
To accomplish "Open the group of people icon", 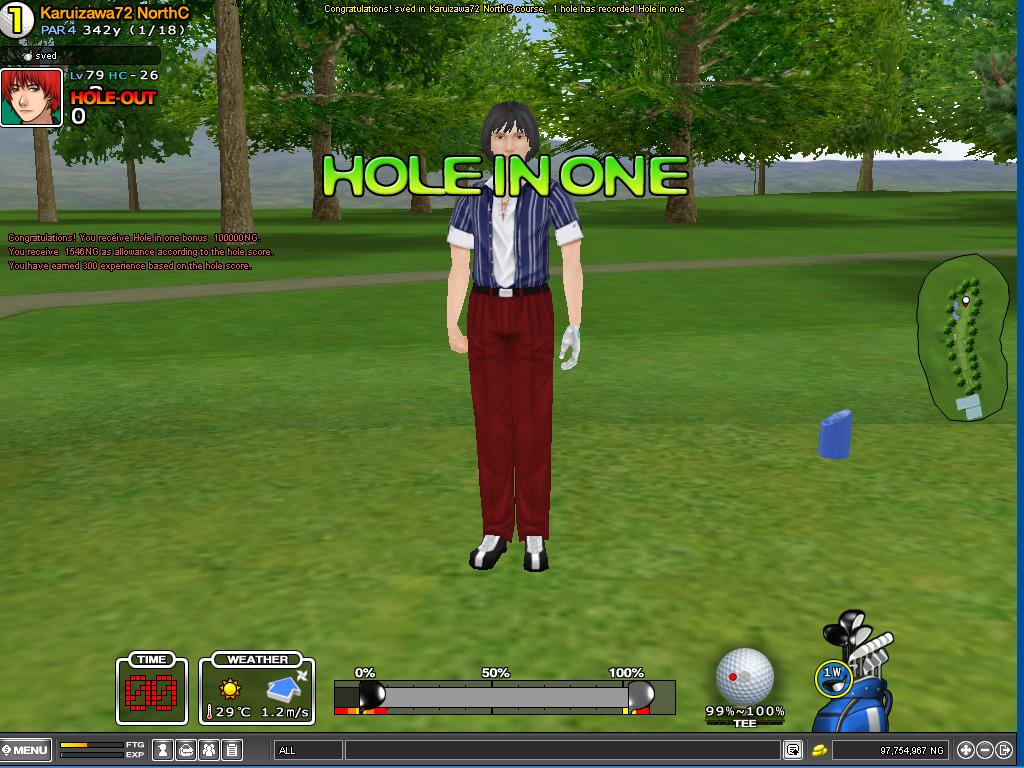I will (209, 750).
